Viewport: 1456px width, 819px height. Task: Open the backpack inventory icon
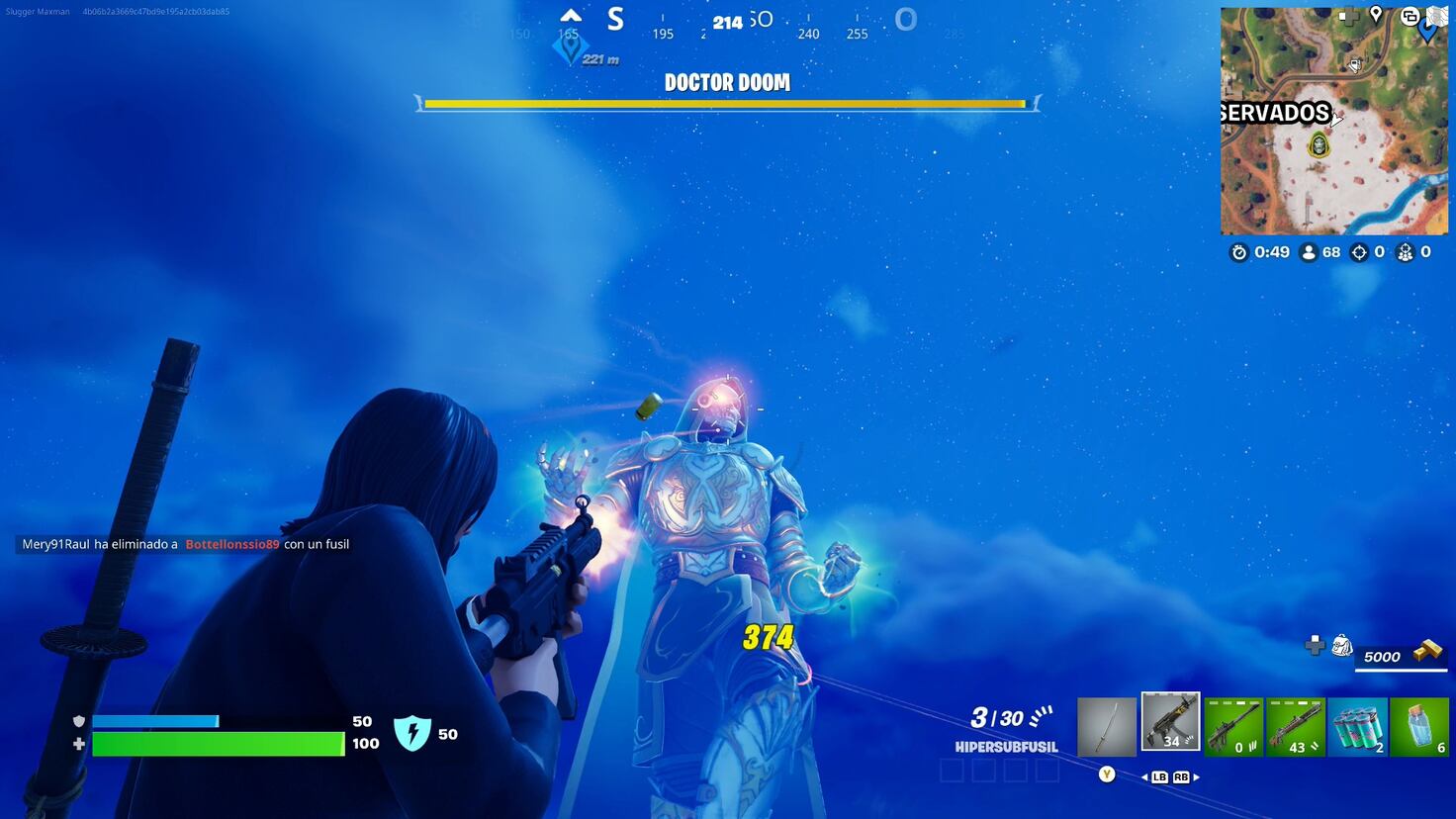point(1341,644)
